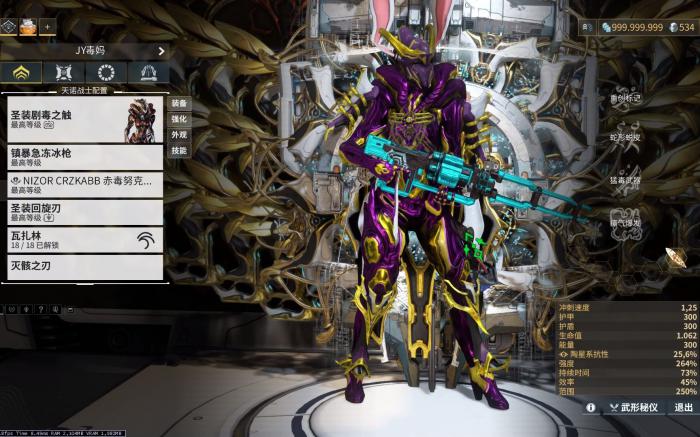This screenshot has height=437, width=700.
Task: Open the 强化 upgrade option
Action: [x=178, y=119]
